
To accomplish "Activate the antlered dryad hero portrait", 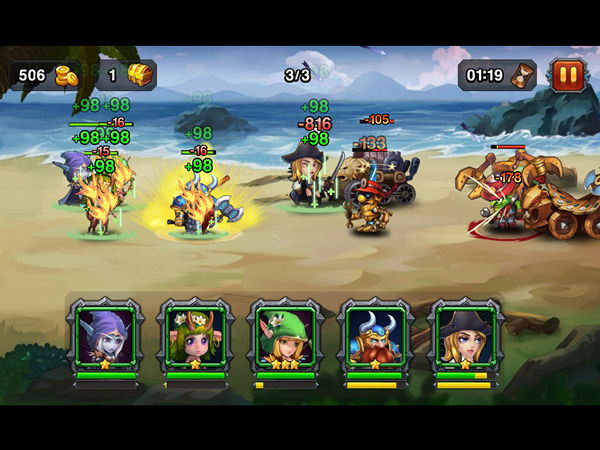I will (195, 338).
